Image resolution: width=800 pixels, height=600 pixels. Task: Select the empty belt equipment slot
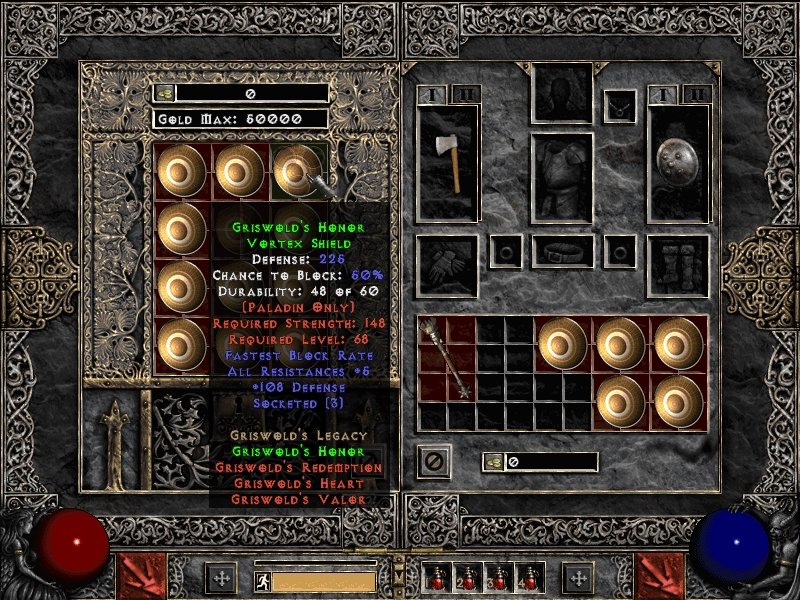562,251
